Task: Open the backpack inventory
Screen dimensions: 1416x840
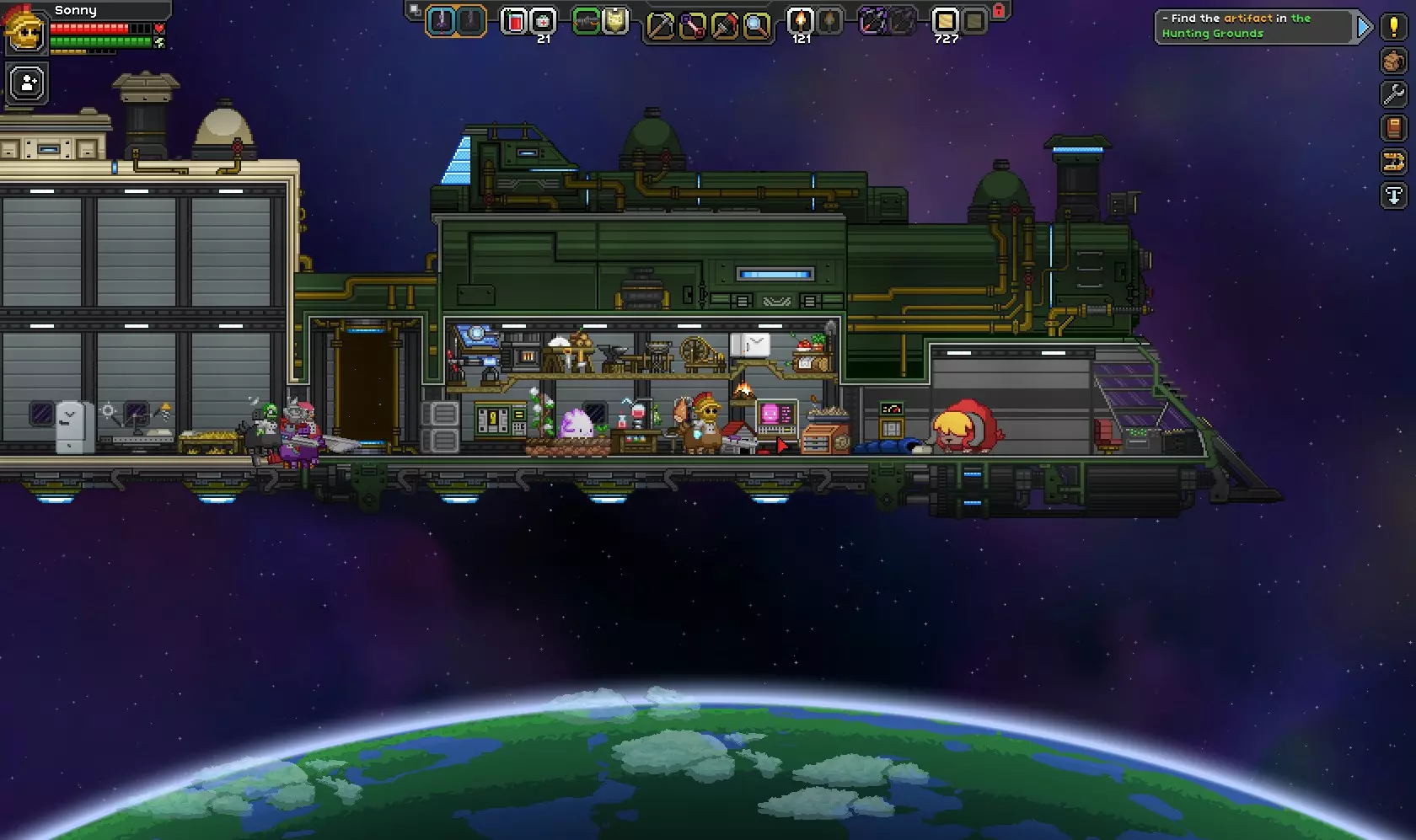Action: click(1393, 61)
